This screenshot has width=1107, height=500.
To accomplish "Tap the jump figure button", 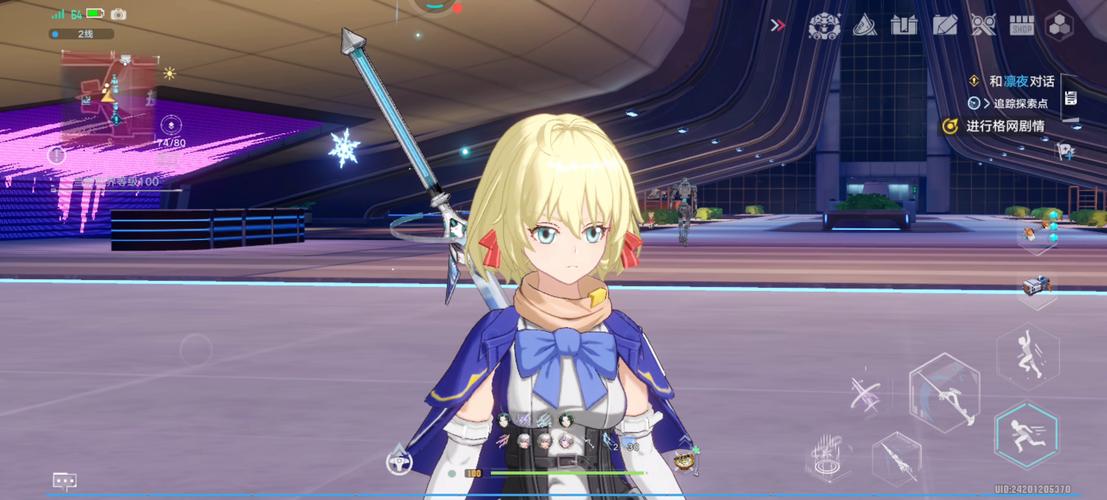I will click(x=1028, y=356).
